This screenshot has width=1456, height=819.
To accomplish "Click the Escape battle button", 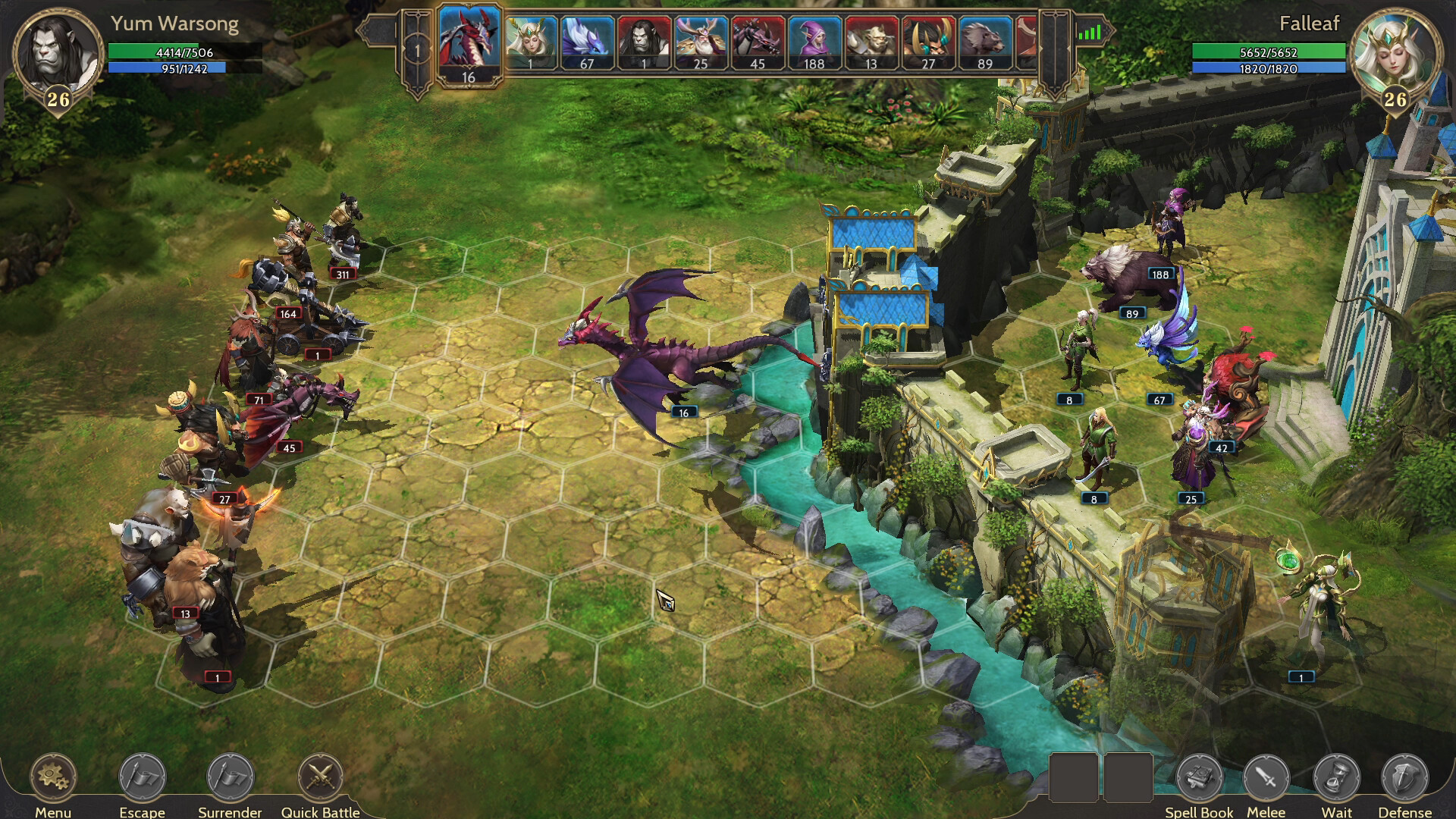I will 142,777.
